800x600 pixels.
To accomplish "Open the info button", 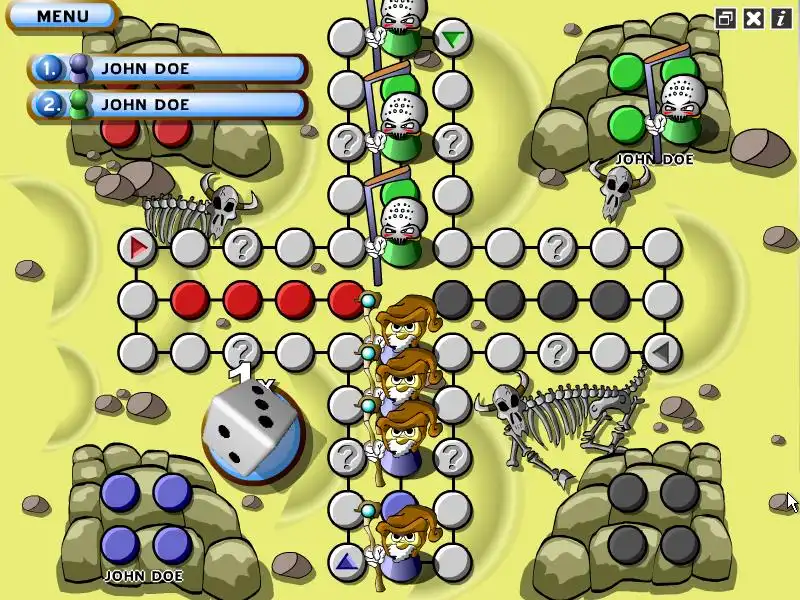I will coord(780,18).
